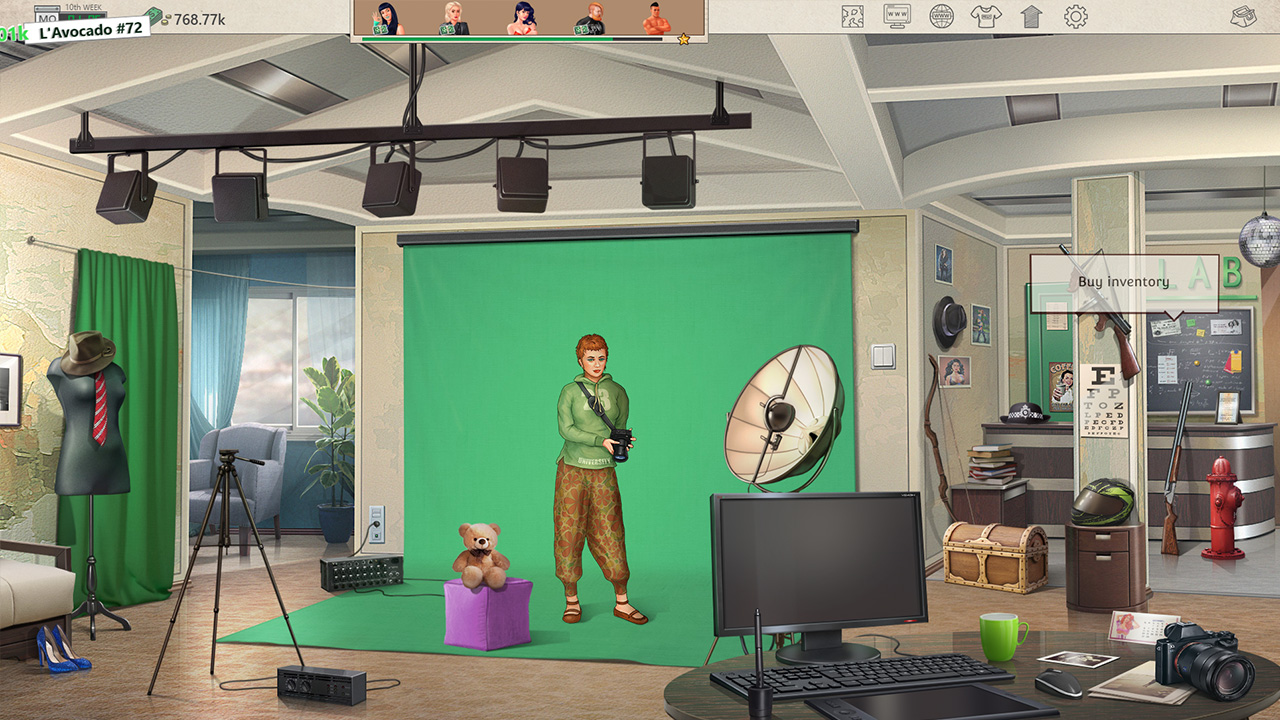
Task: Open studio upgrades with the arrow icon
Action: pos(1030,15)
